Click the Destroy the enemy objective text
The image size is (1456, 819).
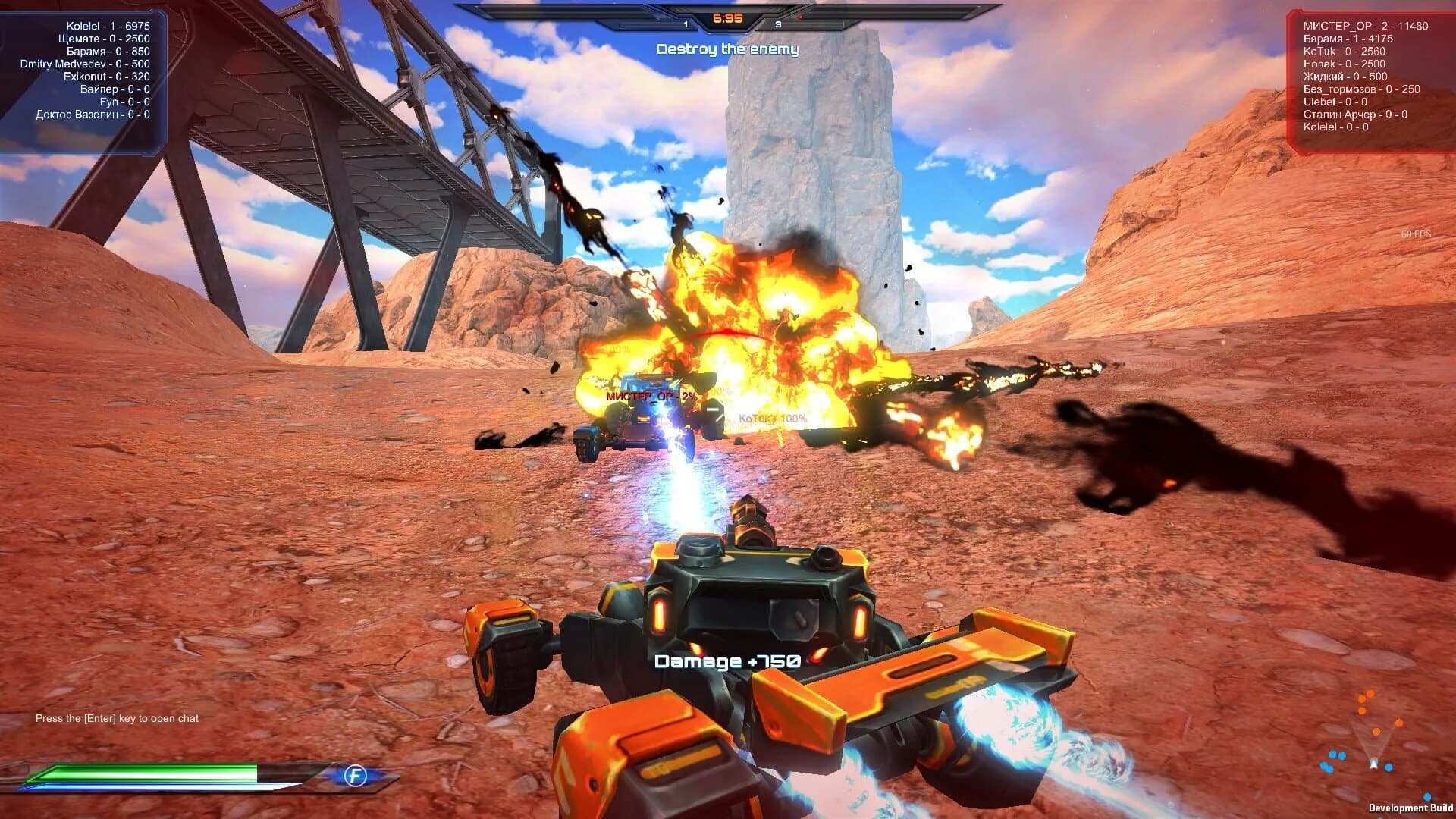(x=727, y=48)
